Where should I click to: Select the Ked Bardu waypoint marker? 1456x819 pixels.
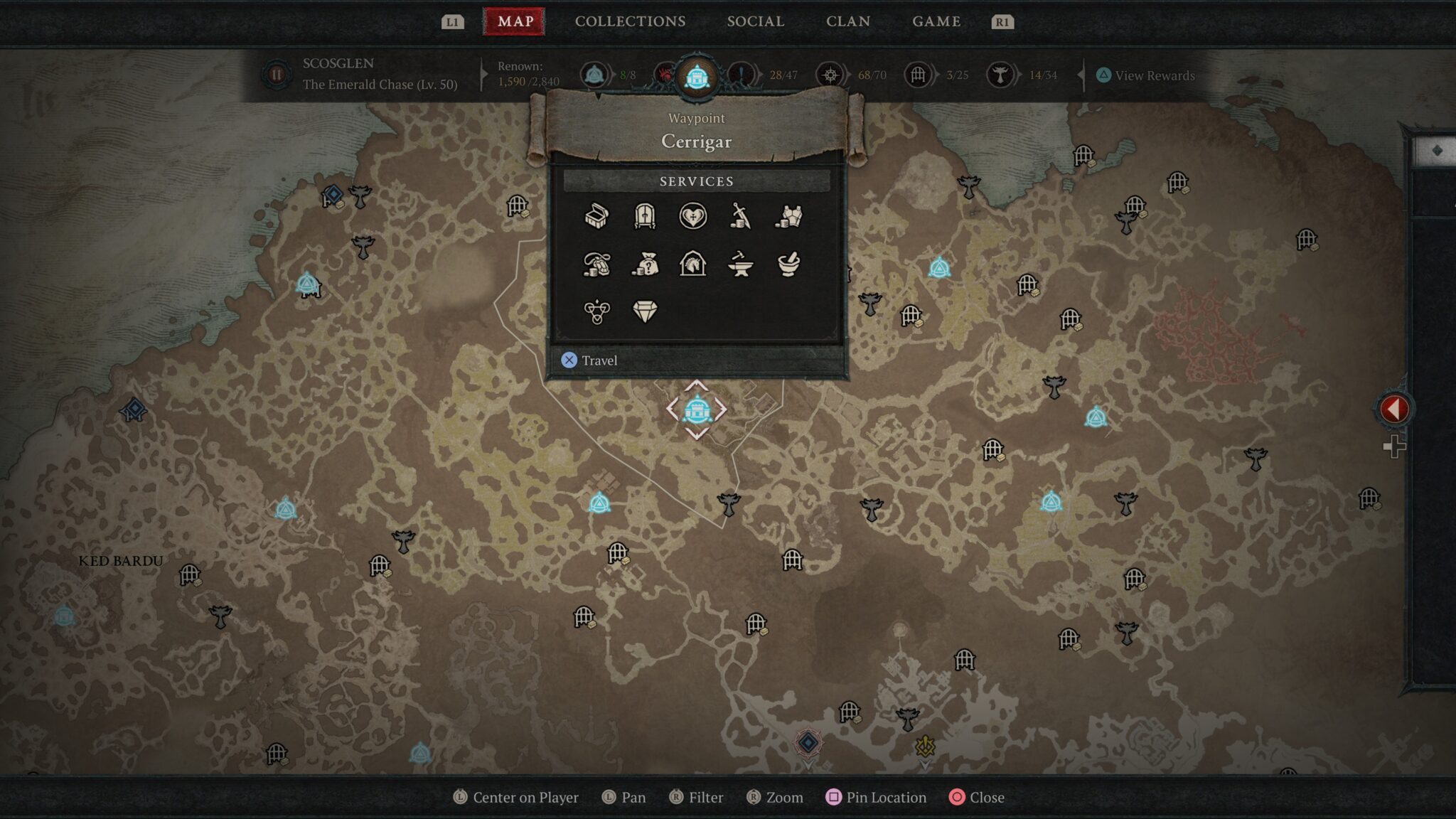[x=64, y=616]
